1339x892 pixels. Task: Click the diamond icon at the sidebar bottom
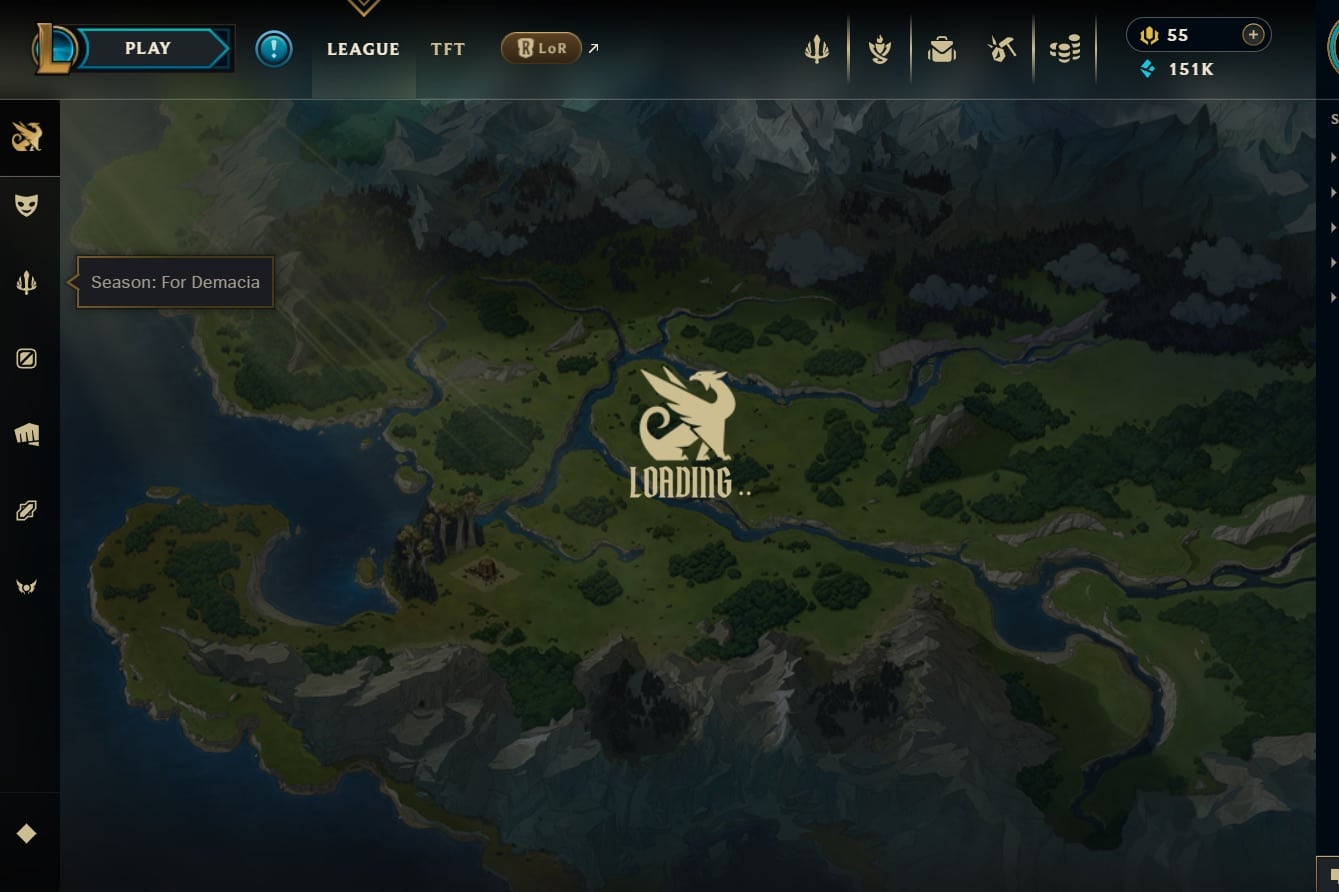[x=27, y=832]
